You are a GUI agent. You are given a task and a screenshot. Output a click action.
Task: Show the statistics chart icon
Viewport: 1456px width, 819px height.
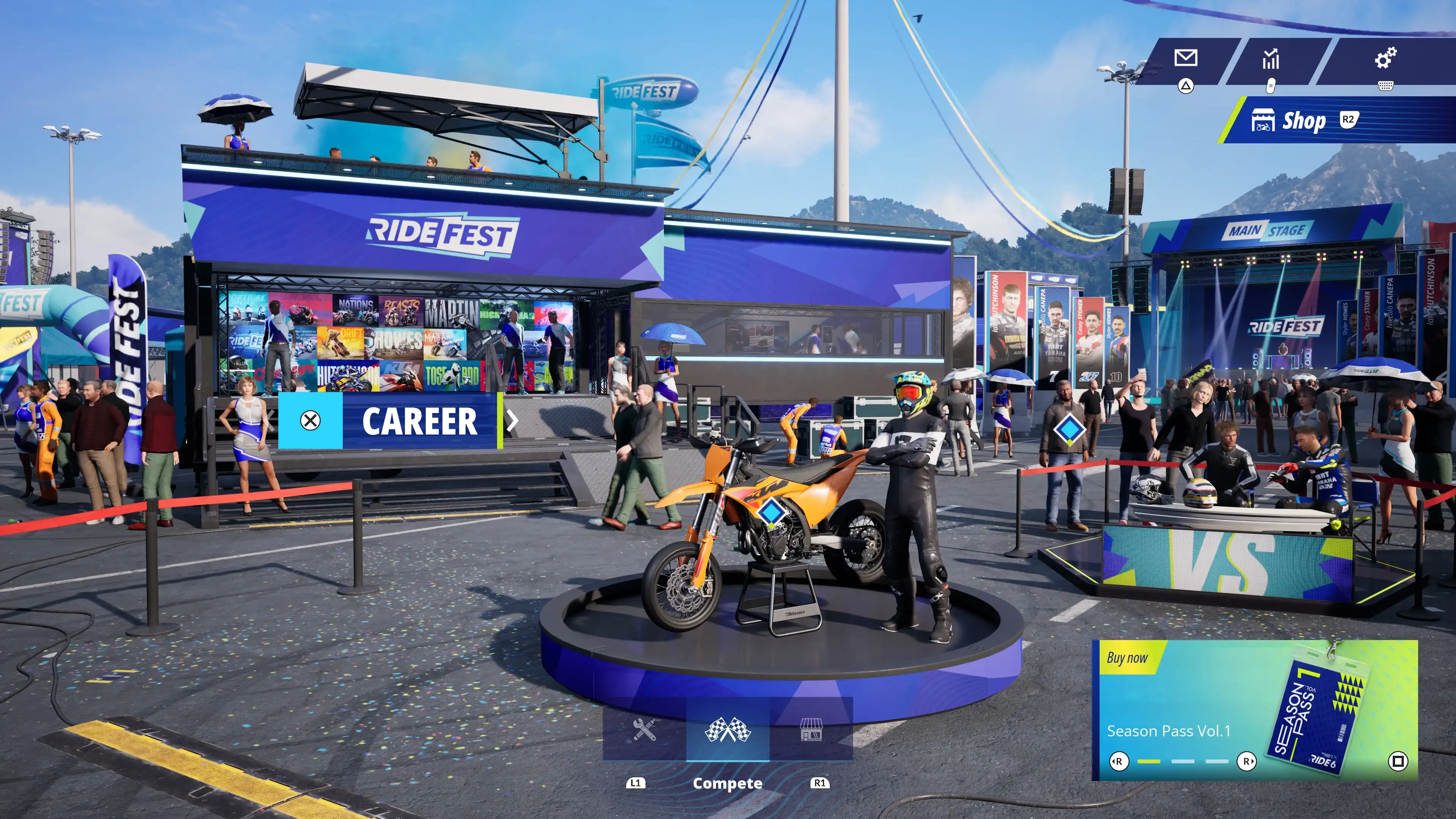point(1271,58)
